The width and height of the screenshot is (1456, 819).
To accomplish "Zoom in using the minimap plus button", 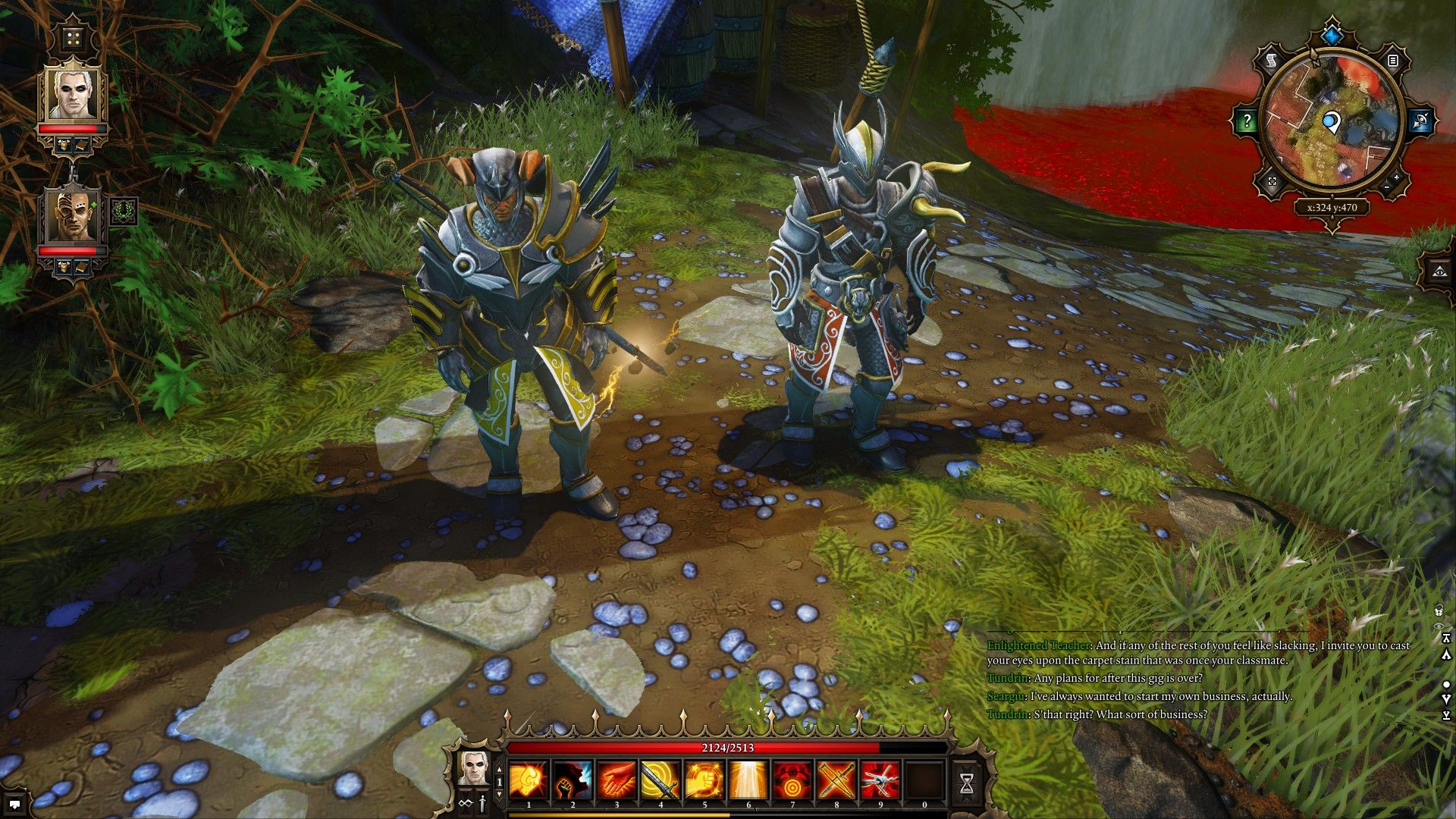I will (x=1396, y=178).
